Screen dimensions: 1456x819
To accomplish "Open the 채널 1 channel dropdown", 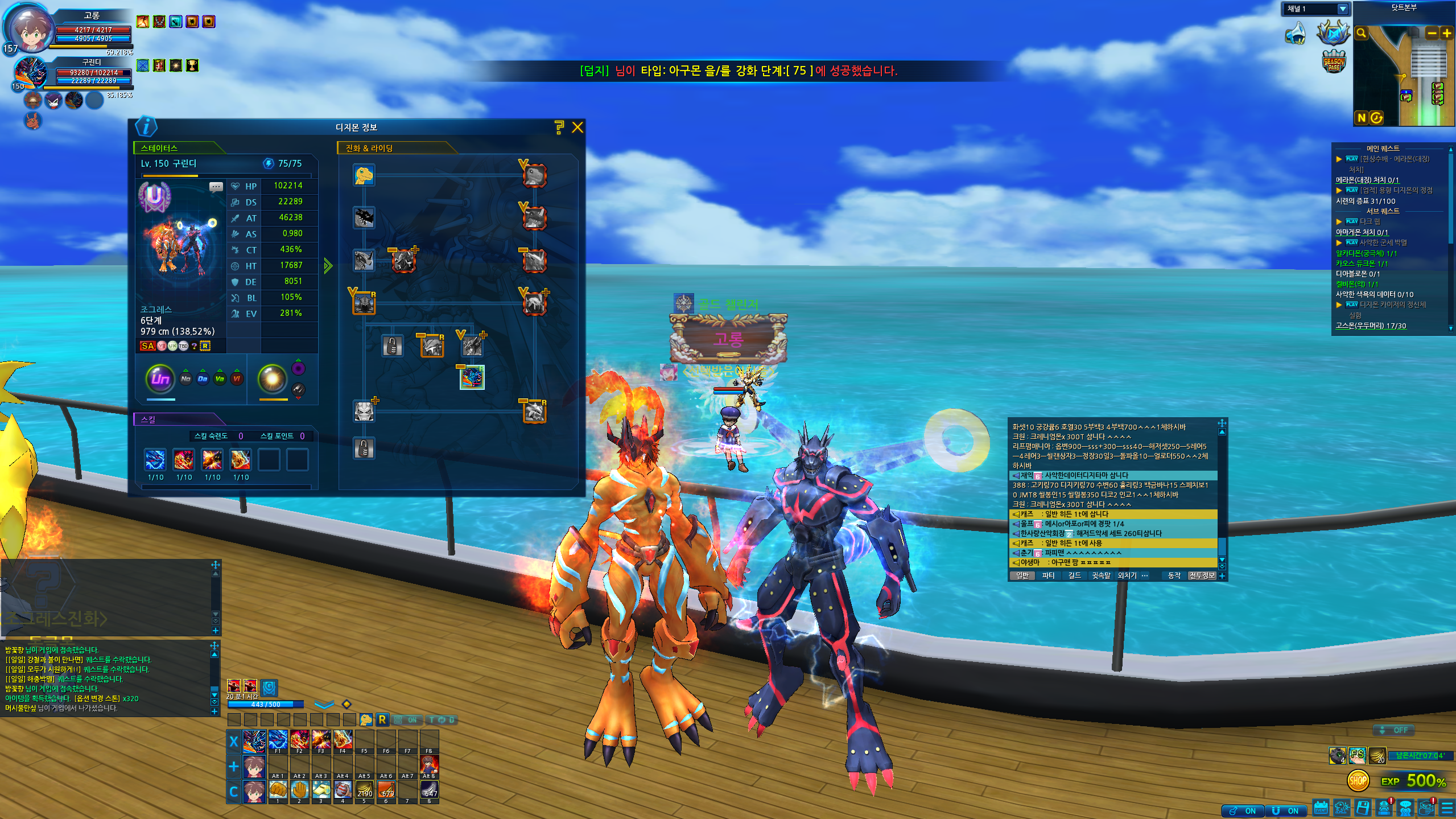I will [x=1342, y=9].
